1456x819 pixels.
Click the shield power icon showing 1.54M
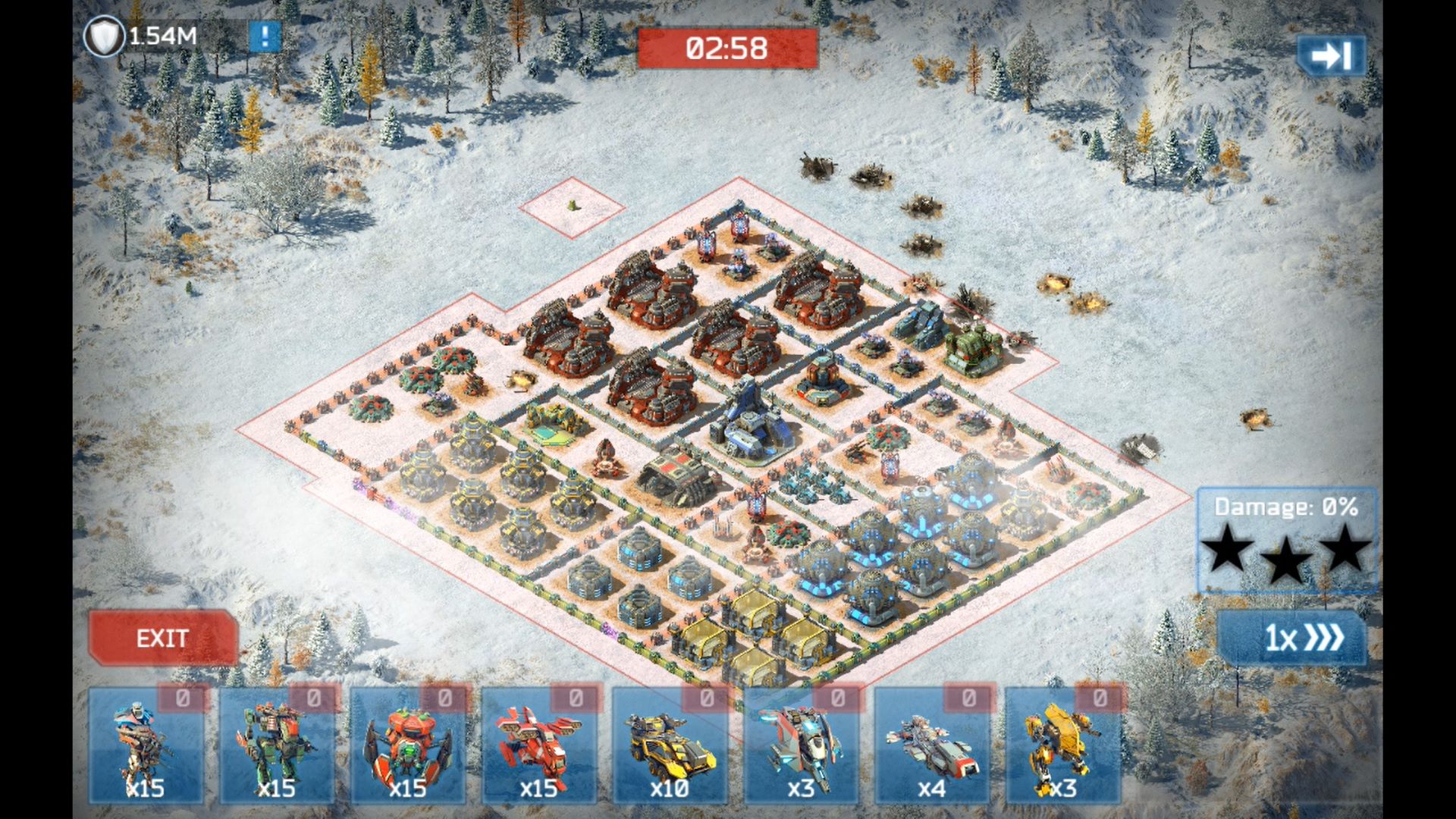point(104,36)
